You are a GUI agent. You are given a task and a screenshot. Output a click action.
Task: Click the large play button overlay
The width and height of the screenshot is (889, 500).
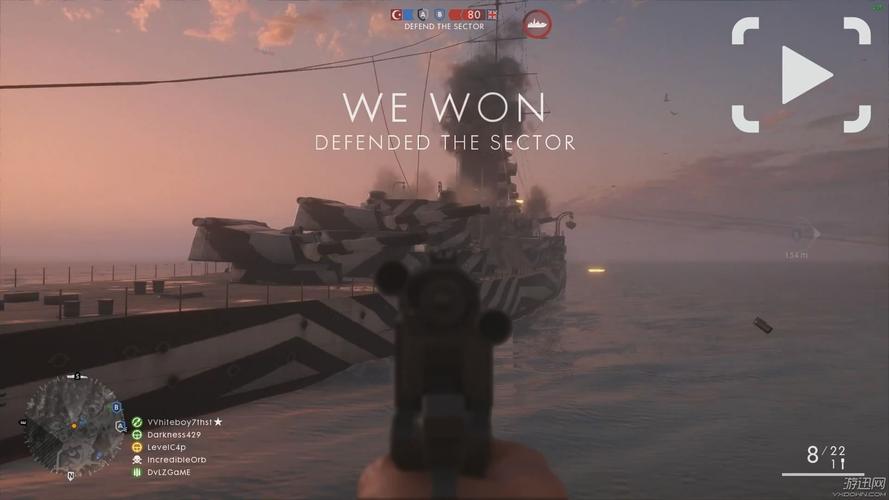click(x=802, y=75)
